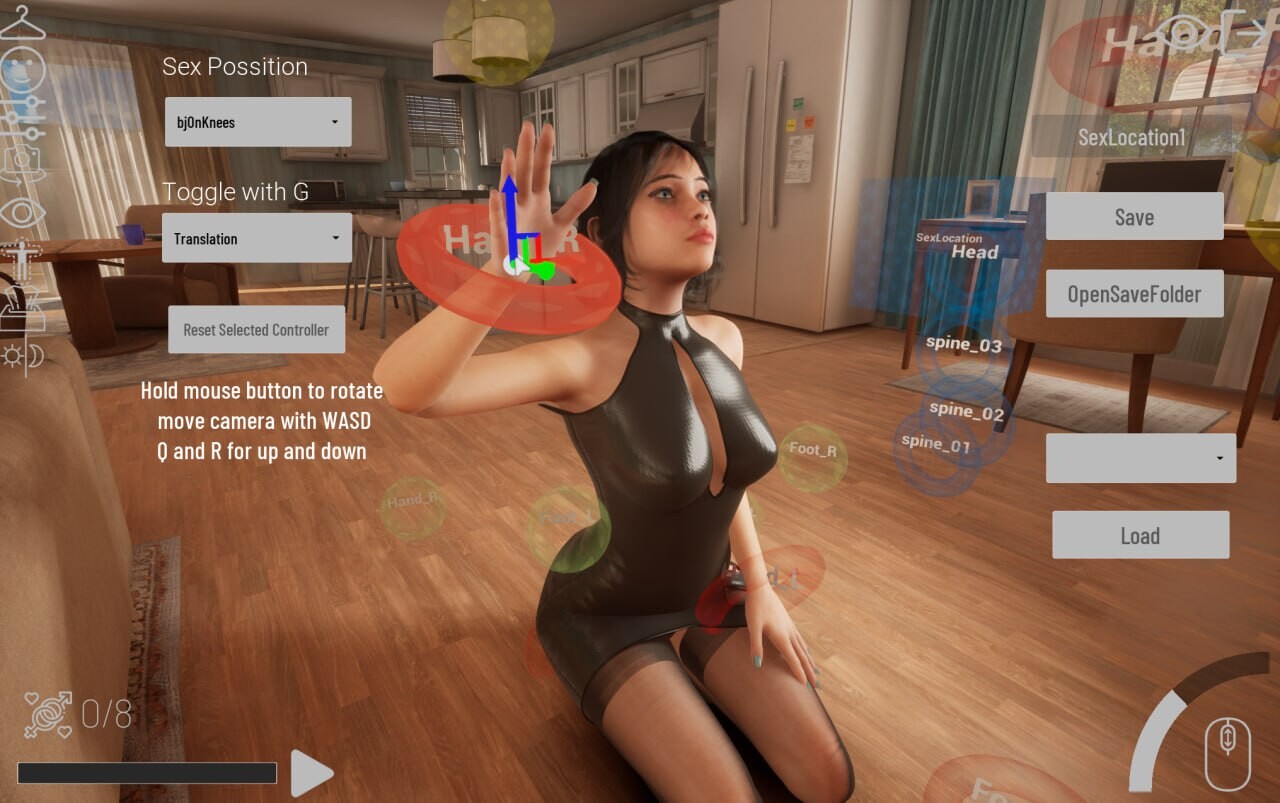Open the body pose figure icon
Viewport: 1280px width, 803px height.
20,260
